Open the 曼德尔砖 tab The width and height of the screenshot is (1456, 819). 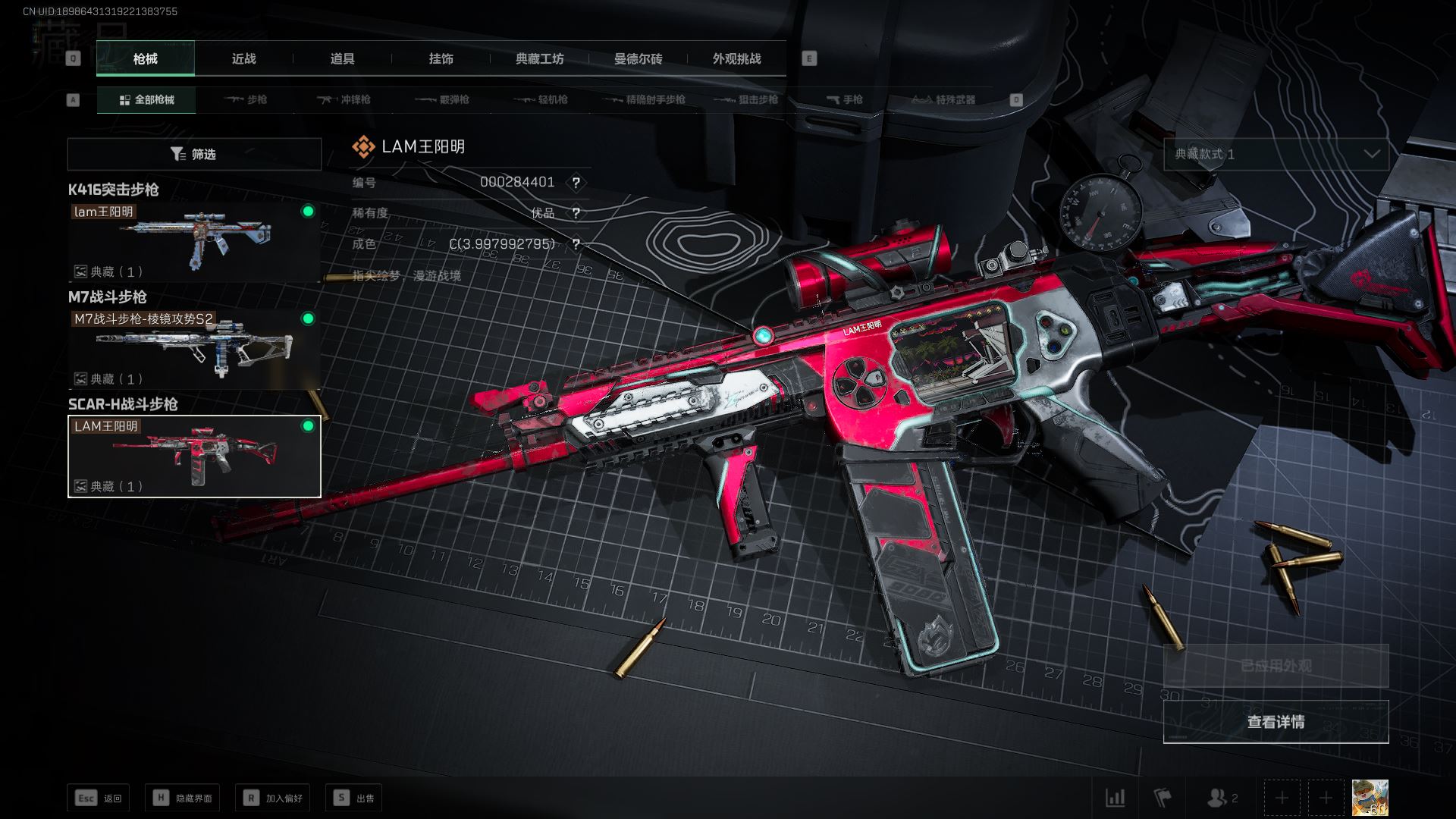click(638, 59)
